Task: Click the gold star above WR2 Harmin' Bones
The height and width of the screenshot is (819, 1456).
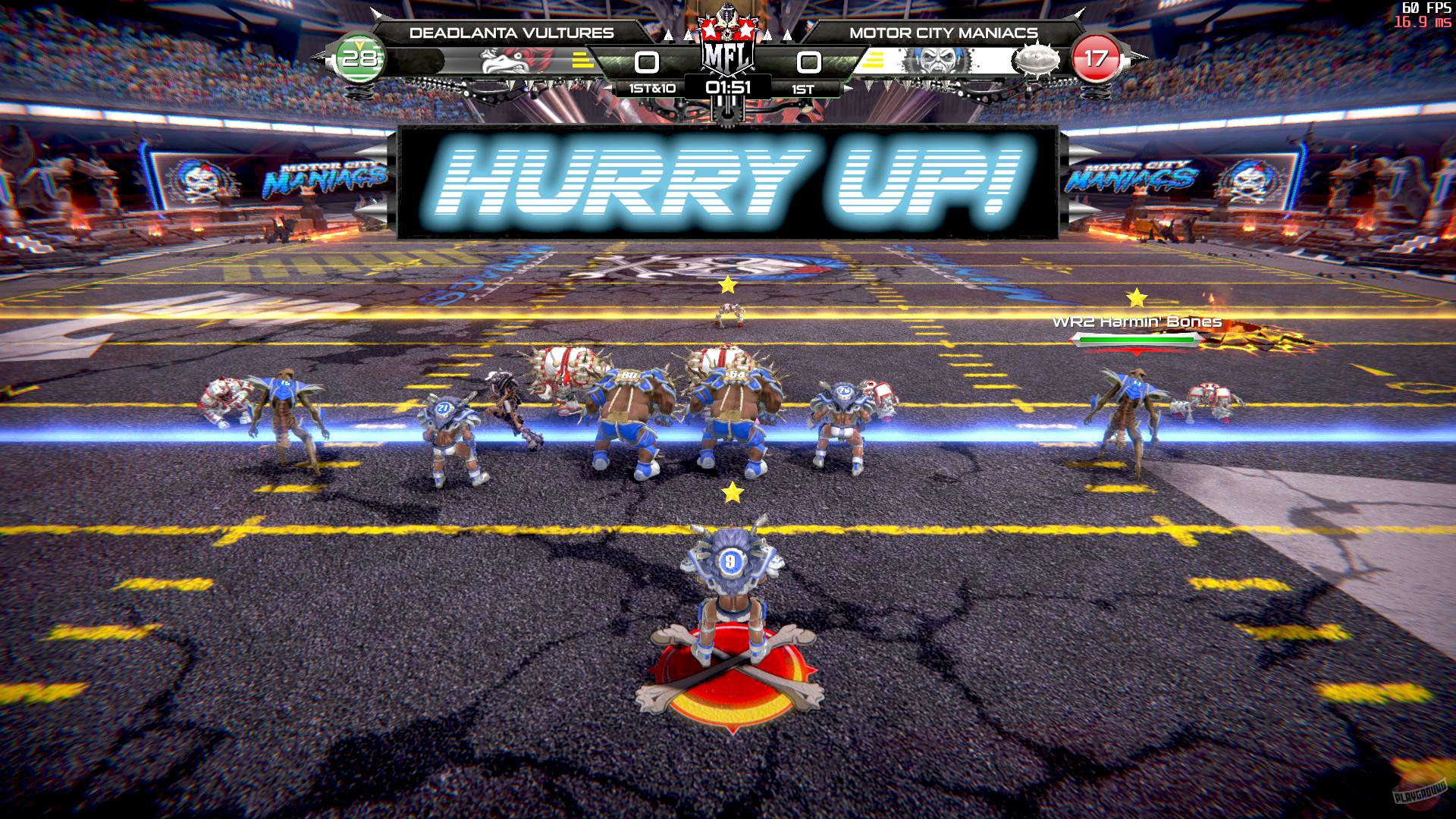Action: click(x=1136, y=296)
